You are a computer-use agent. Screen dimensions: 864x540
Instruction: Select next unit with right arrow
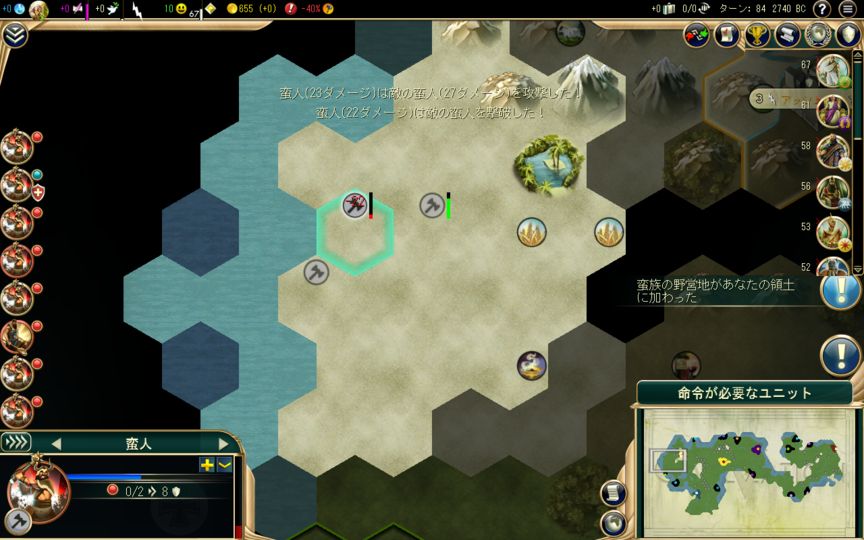[224, 443]
